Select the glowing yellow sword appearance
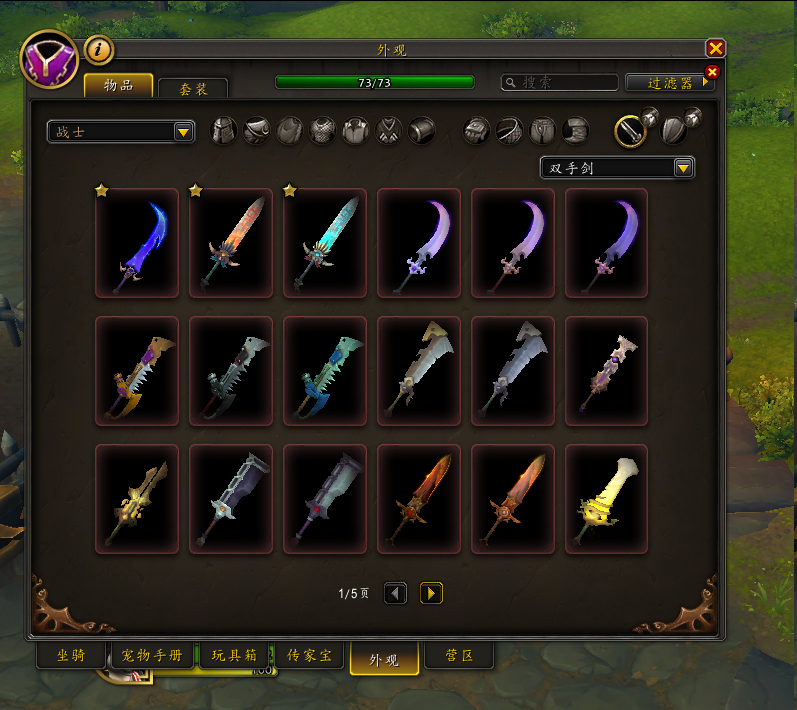The height and width of the screenshot is (710, 797). (606, 499)
